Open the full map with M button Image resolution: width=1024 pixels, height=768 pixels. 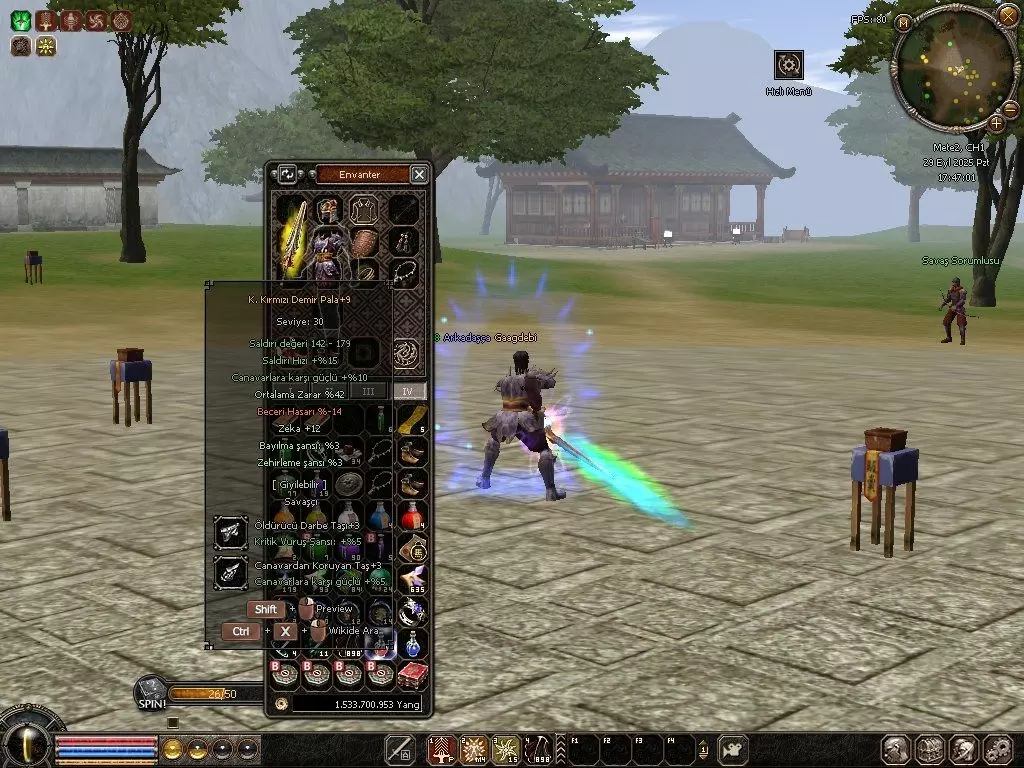pyautogui.click(x=905, y=22)
